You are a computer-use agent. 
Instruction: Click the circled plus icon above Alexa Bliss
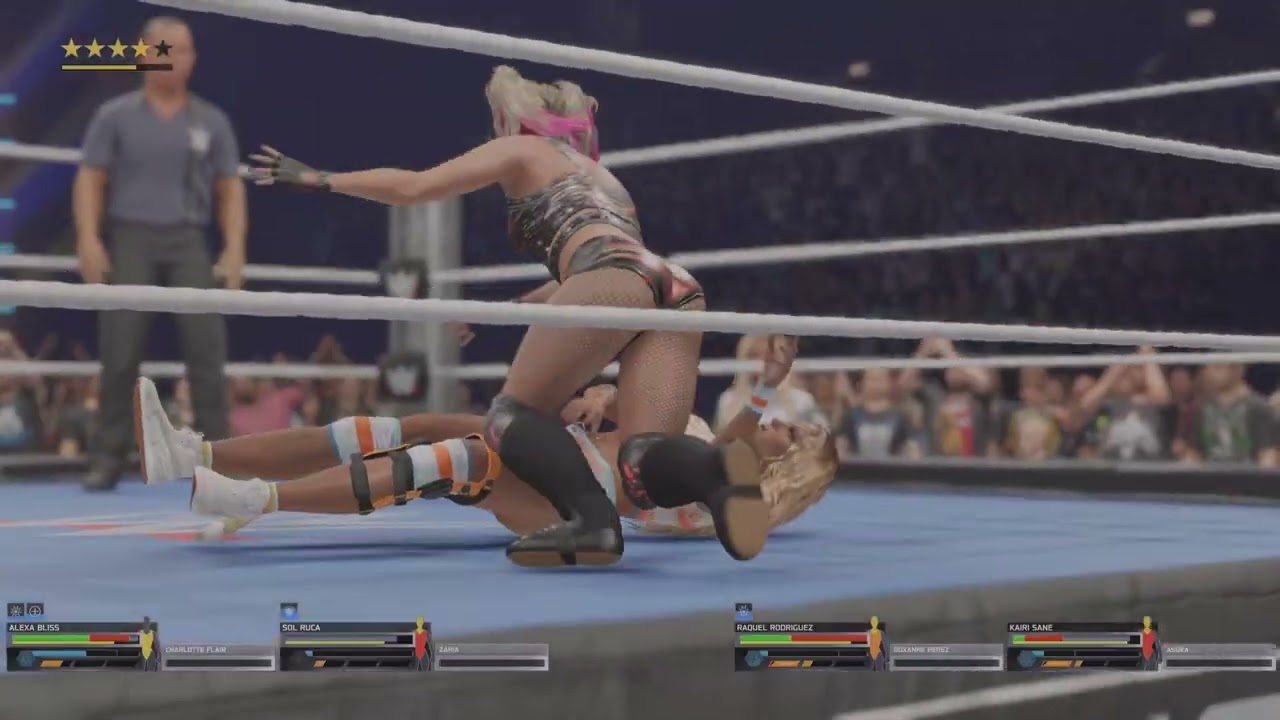tap(35, 609)
